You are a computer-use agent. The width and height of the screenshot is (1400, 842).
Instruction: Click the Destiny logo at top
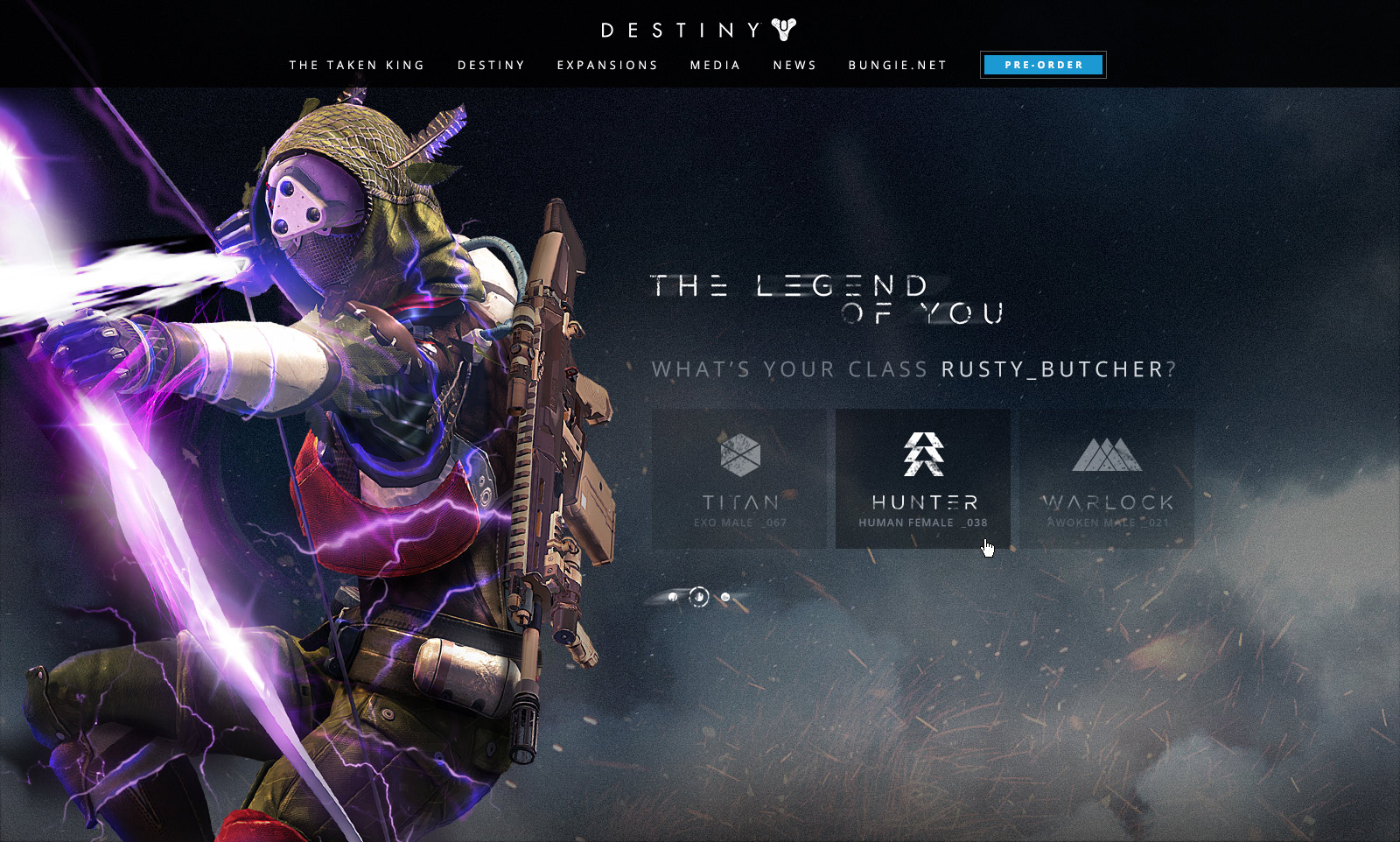coord(698,31)
